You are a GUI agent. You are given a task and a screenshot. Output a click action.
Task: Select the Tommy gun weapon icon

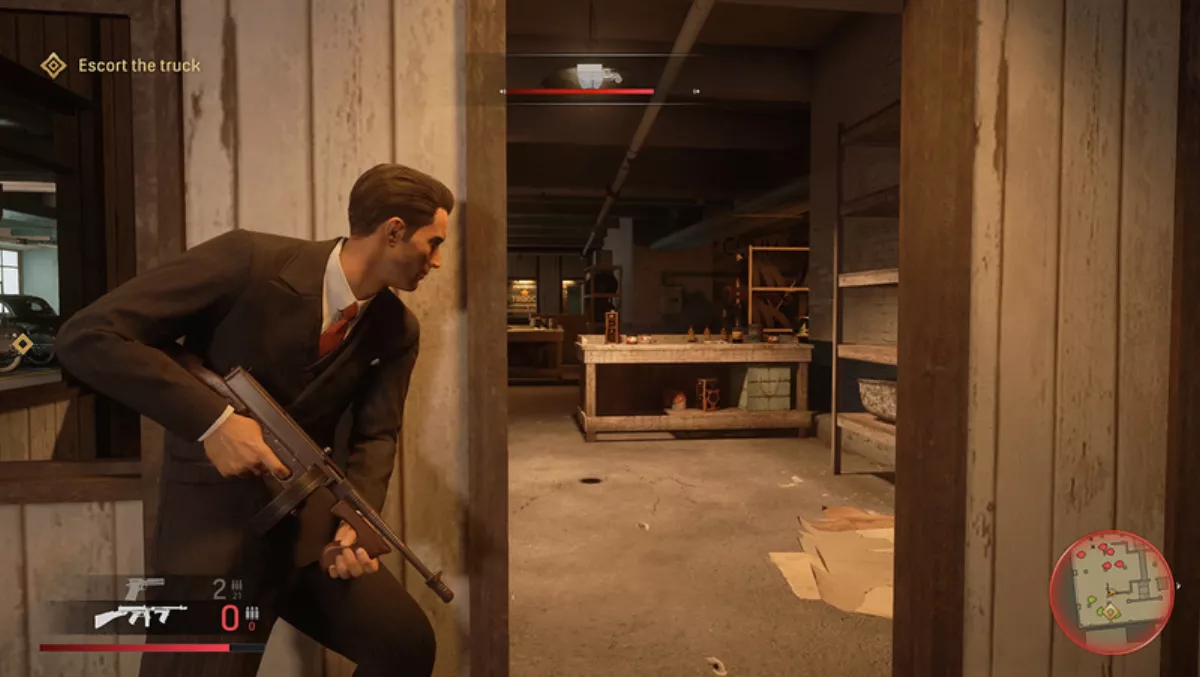140,616
